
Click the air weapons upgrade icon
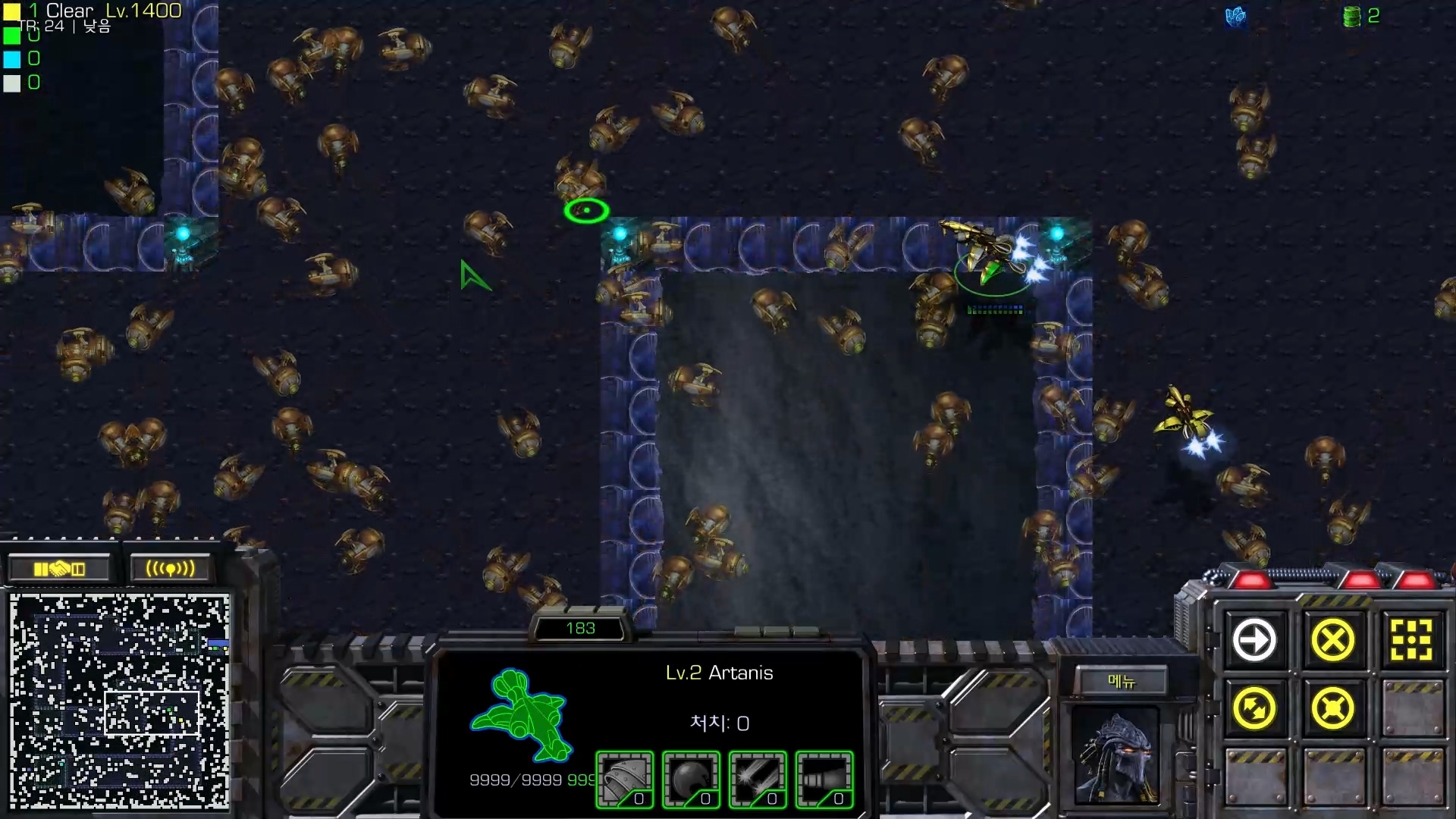pyautogui.click(x=758, y=779)
